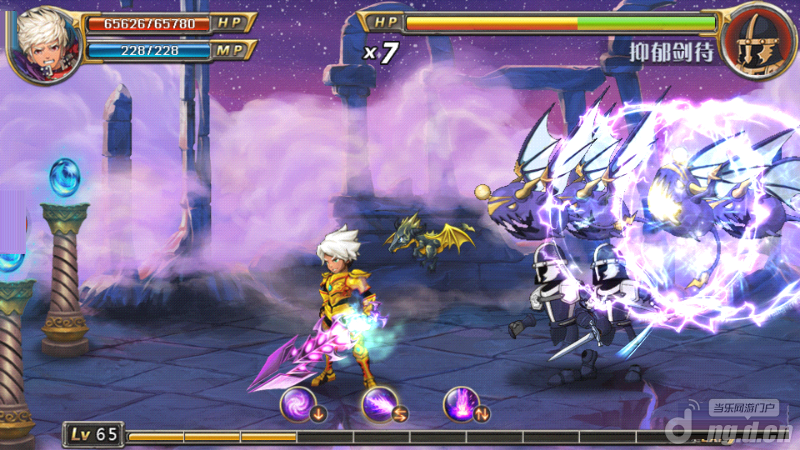
Task: Use the purple dash slash skill
Action: coord(379,404)
